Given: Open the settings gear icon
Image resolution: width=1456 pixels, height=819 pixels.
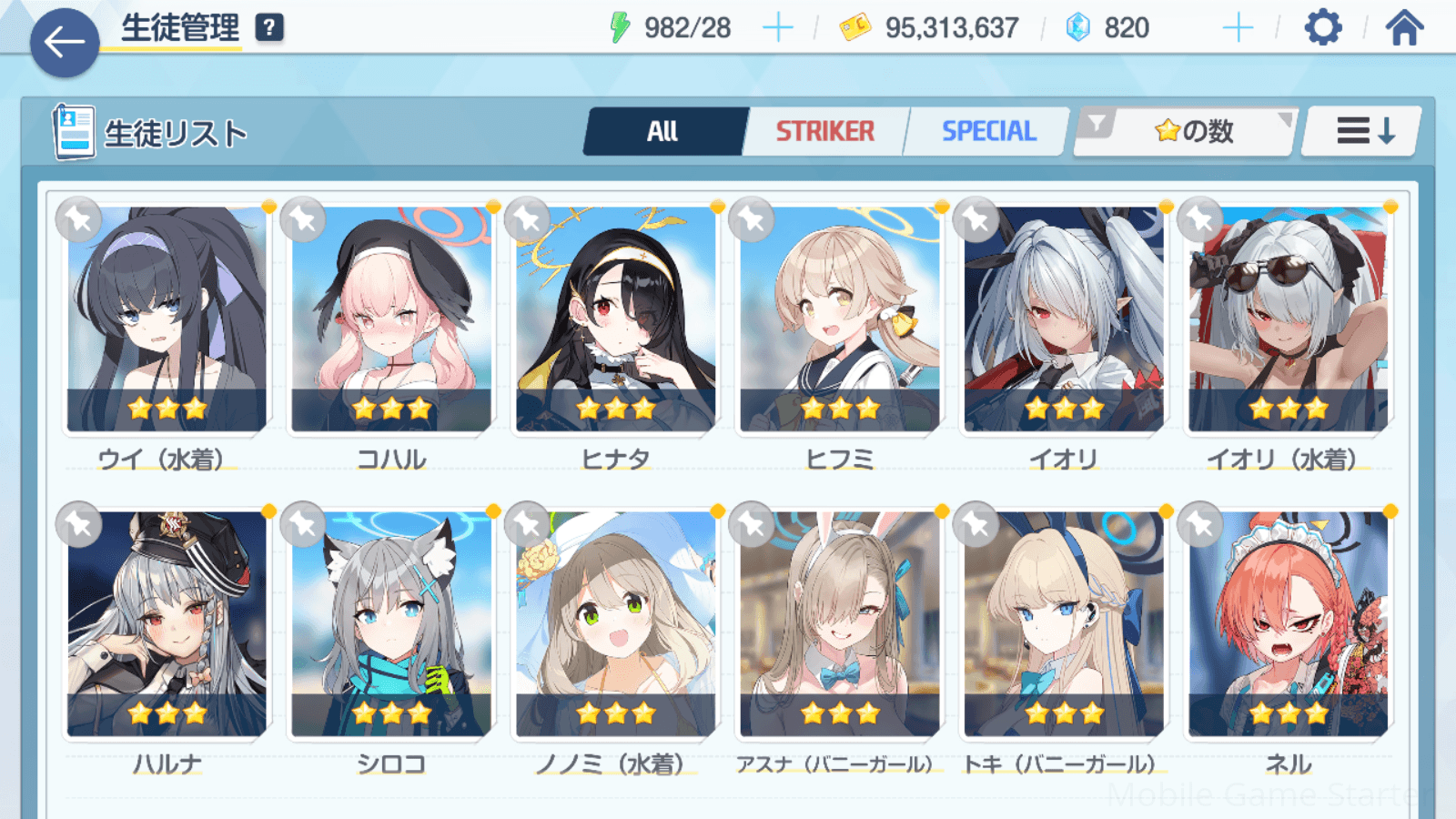Looking at the screenshot, I should tap(1322, 28).
